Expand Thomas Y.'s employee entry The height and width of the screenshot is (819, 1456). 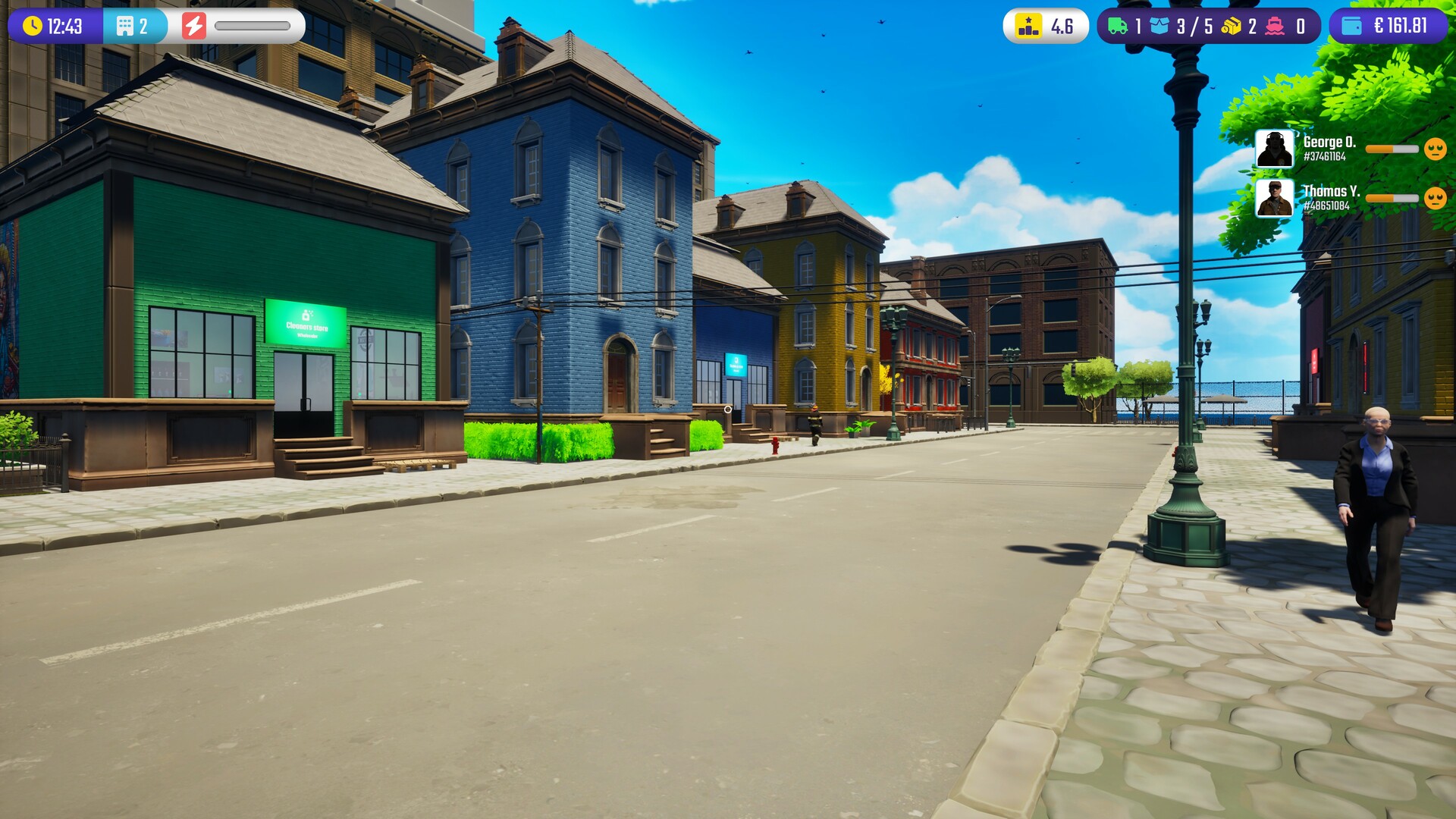tap(1275, 199)
